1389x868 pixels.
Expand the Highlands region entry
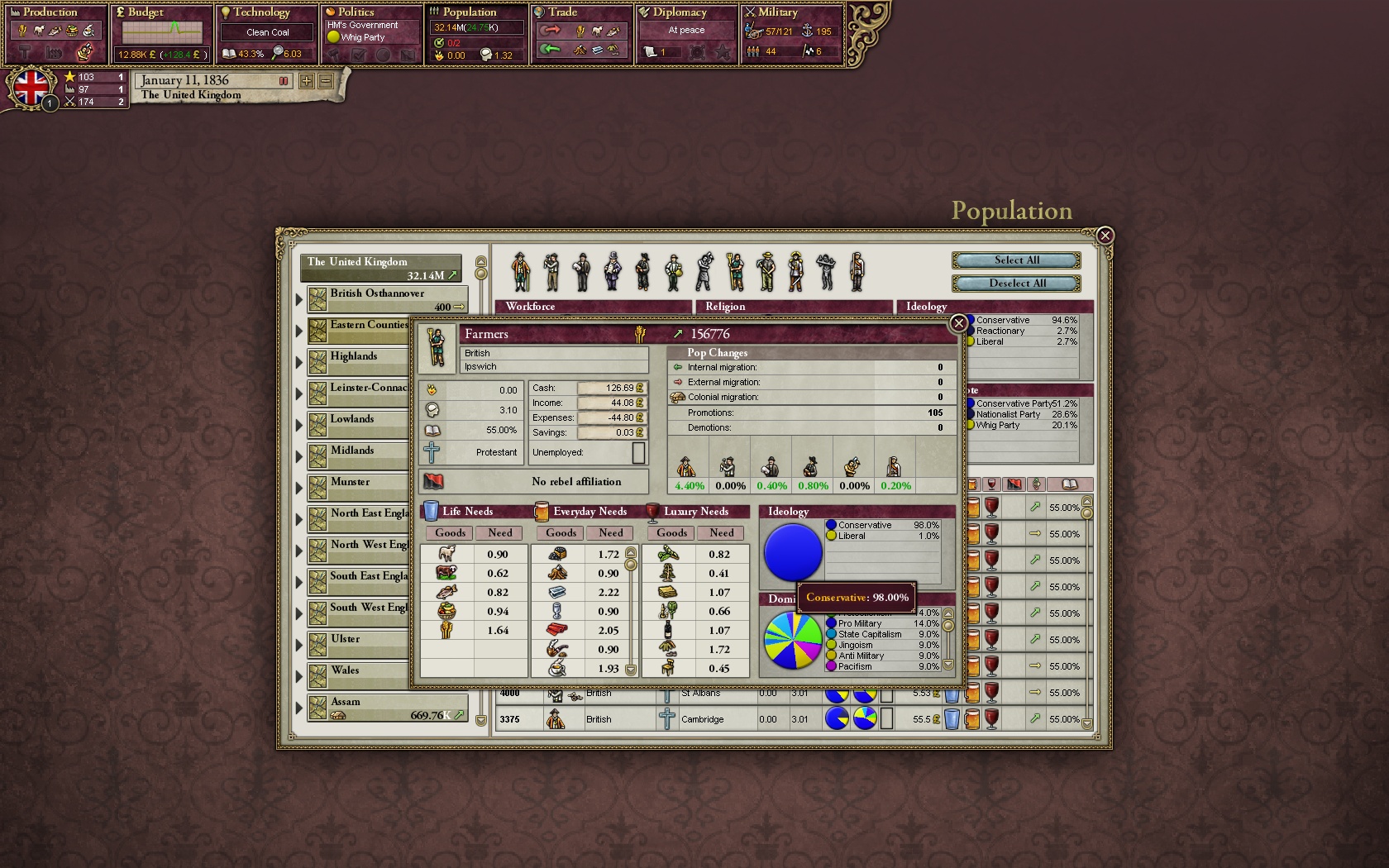click(299, 361)
